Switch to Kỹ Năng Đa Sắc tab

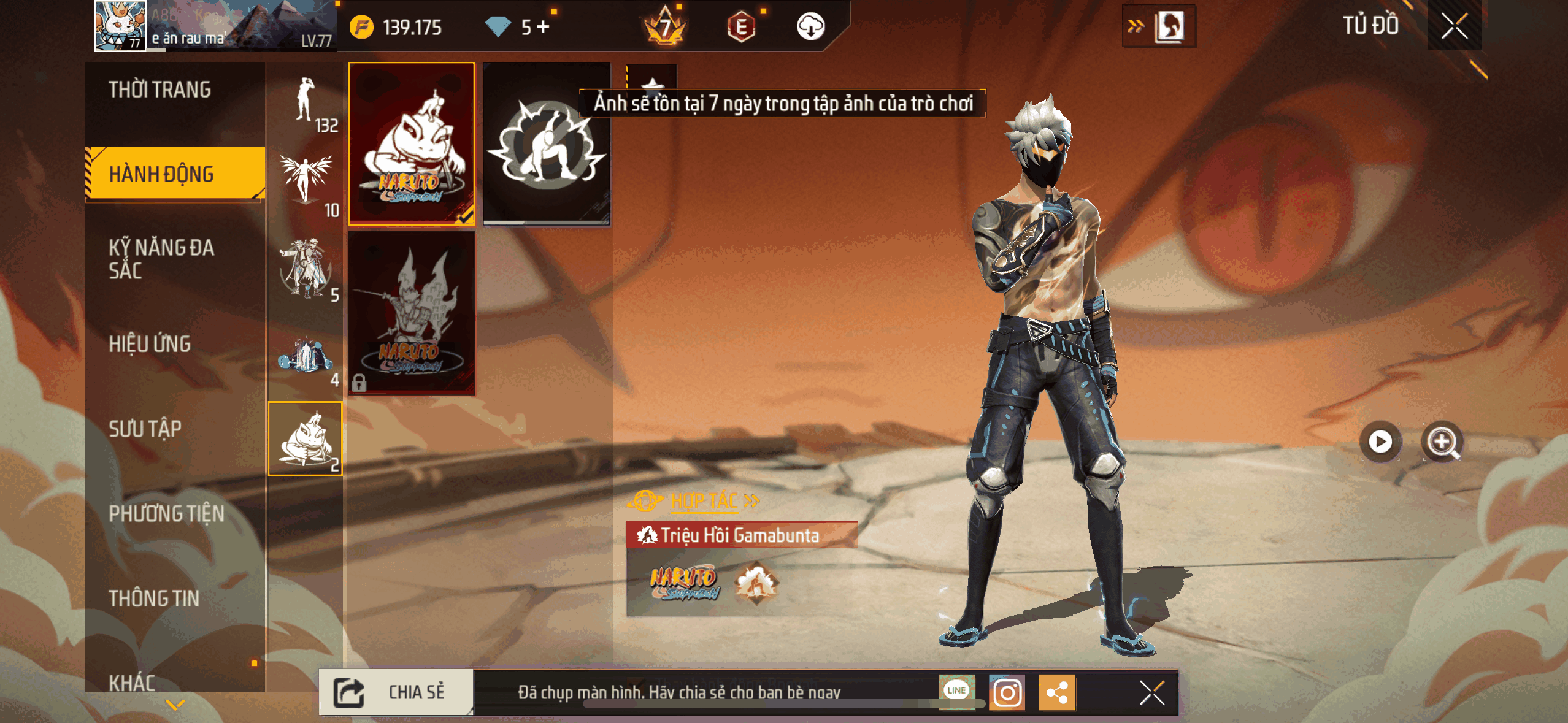pyautogui.click(x=162, y=259)
